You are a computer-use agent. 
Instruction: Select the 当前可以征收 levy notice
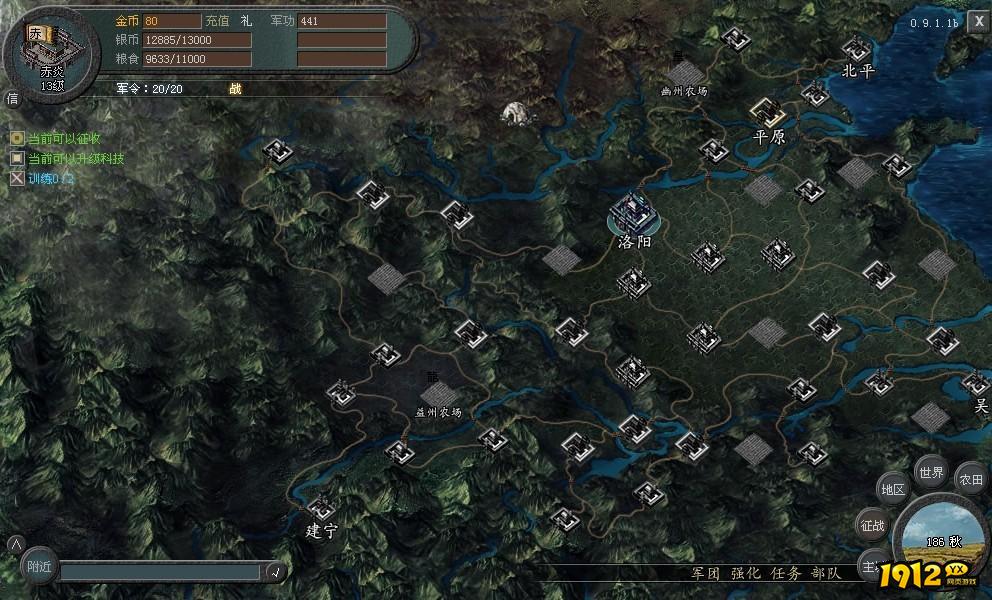click(x=65, y=138)
